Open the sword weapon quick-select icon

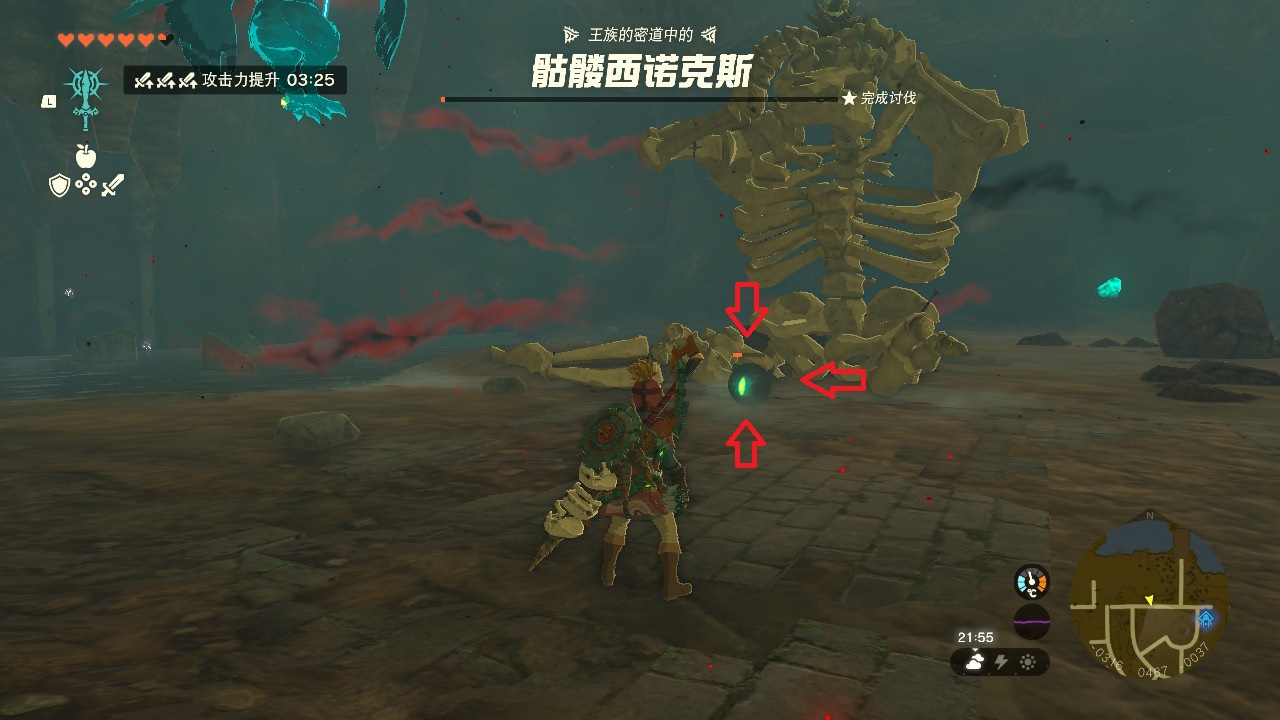tap(112, 185)
